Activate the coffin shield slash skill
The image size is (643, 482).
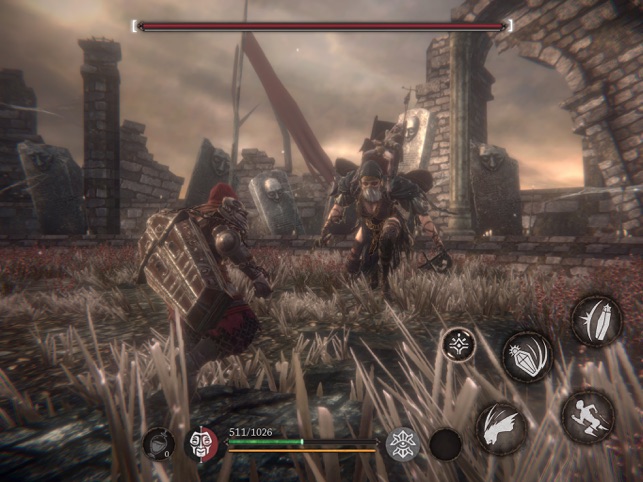pos(597,322)
